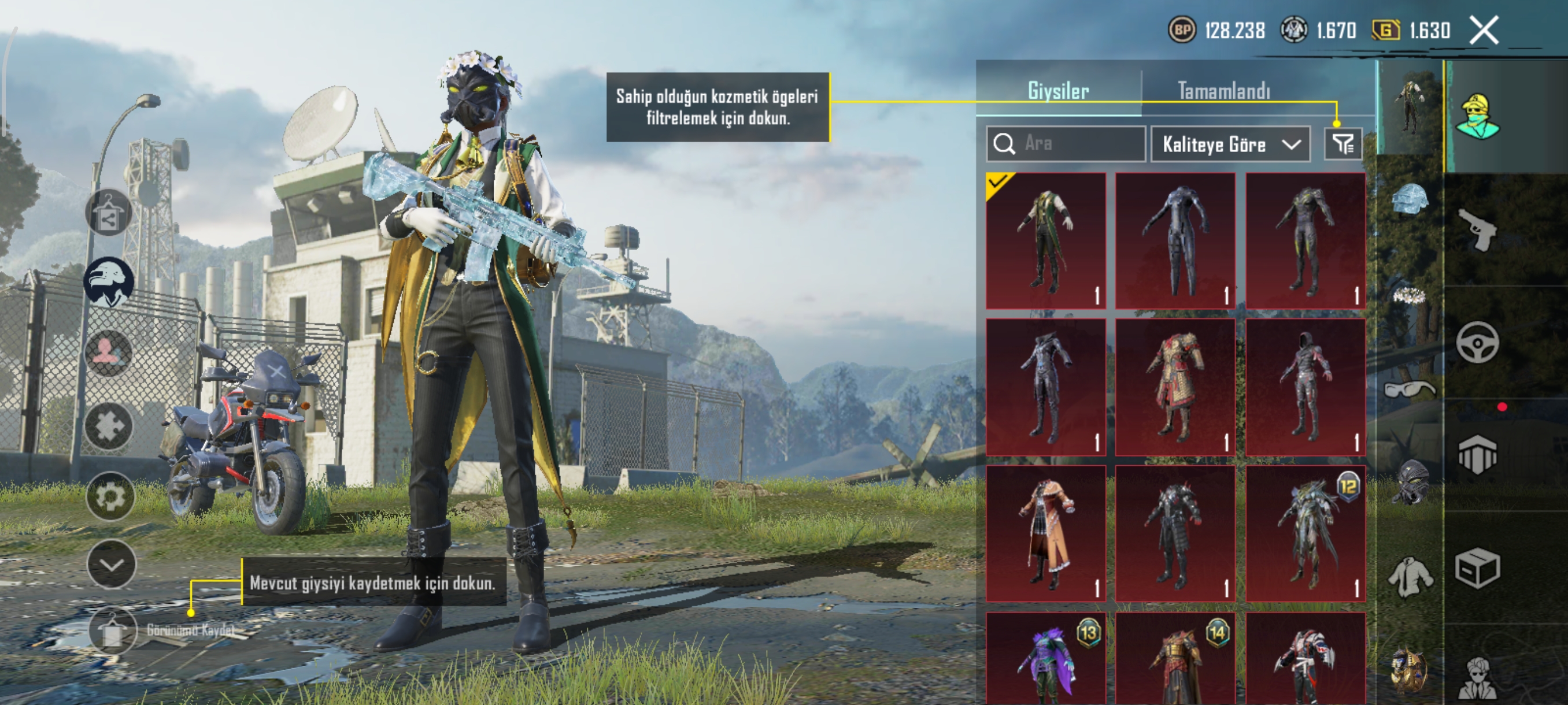Select the orange coat outfit
The width and height of the screenshot is (1568, 705).
(1045, 533)
